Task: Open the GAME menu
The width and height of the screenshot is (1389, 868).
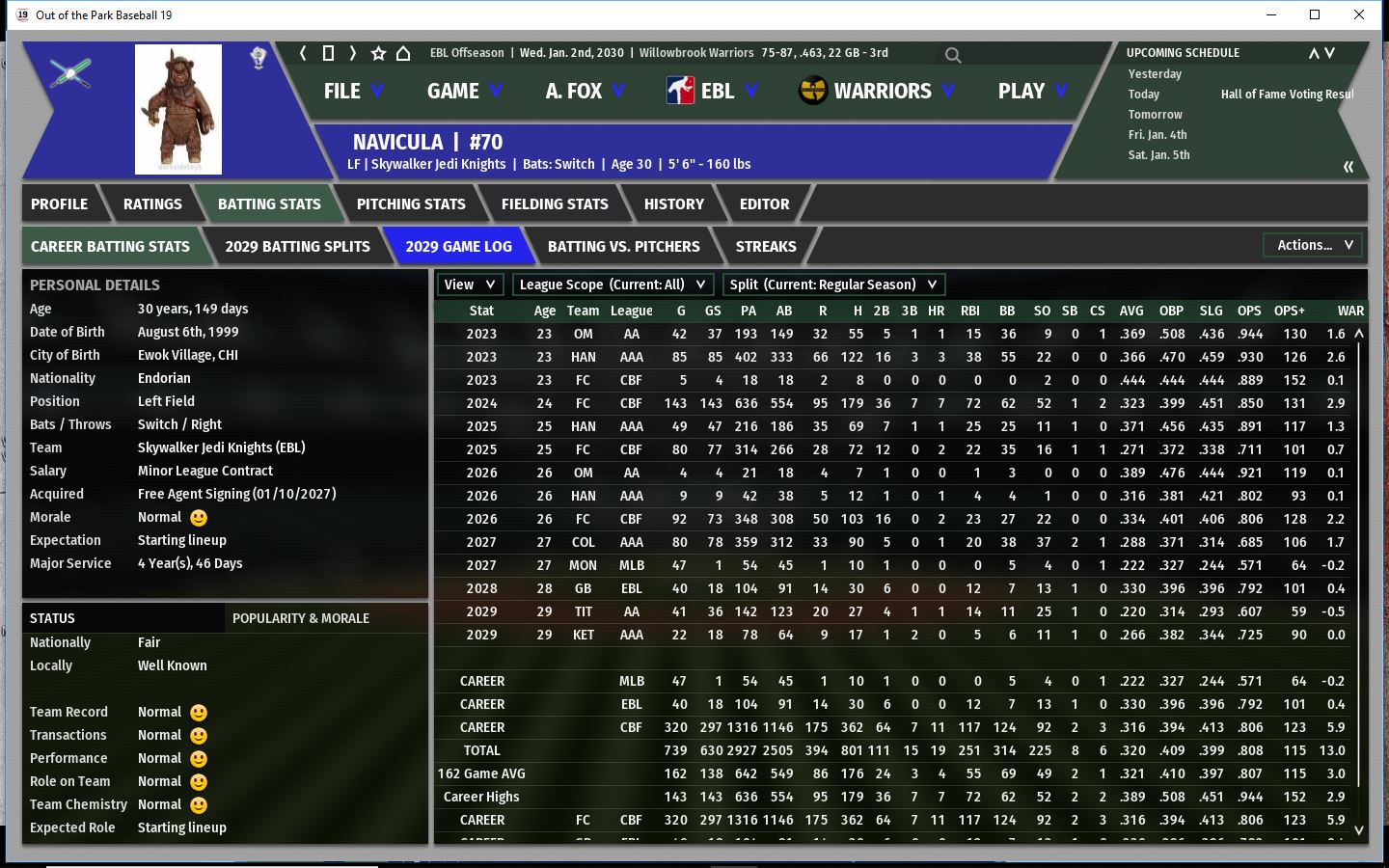Action: (464, 92)
